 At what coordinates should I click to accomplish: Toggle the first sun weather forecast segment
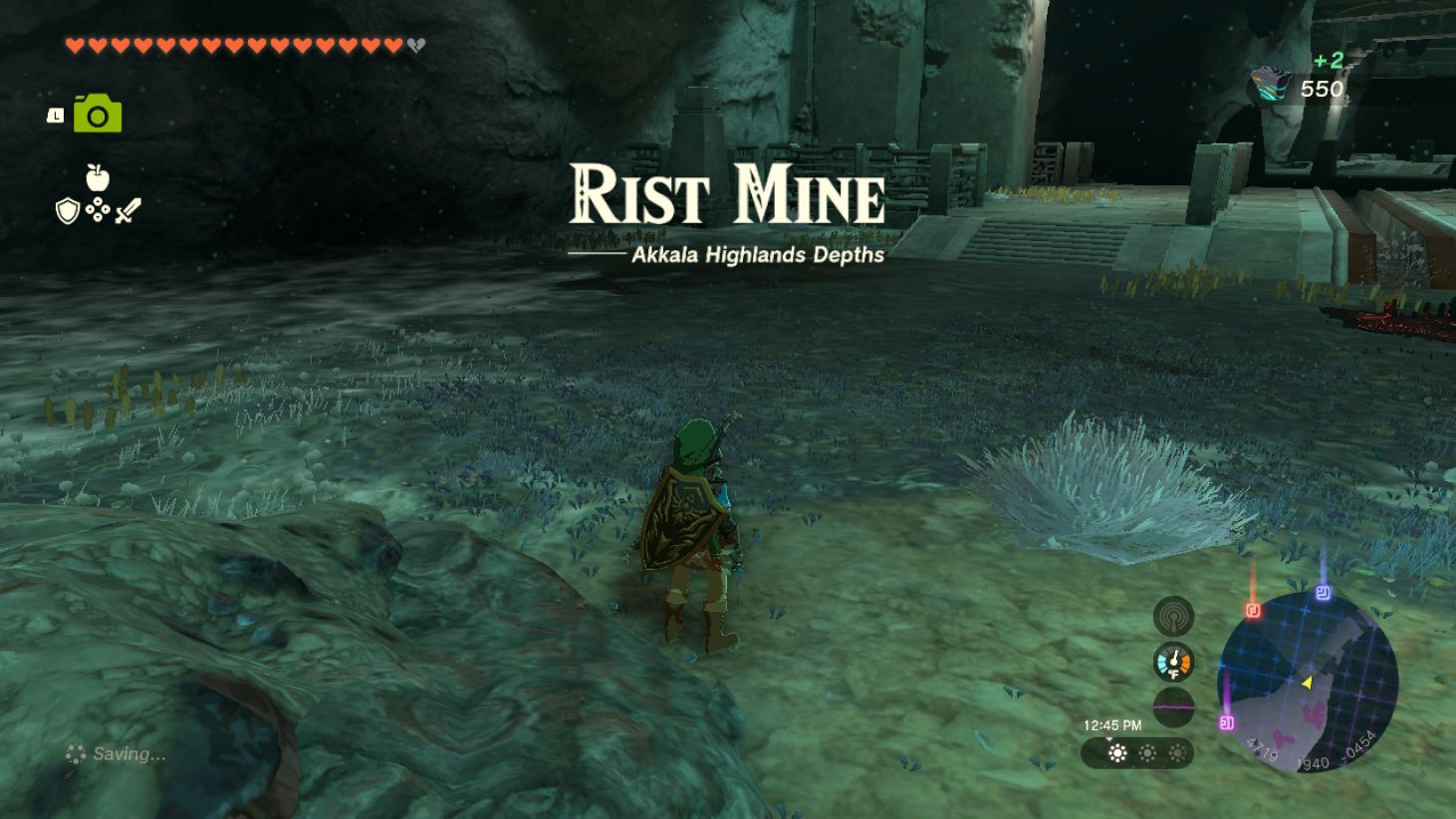point(1116,753)
